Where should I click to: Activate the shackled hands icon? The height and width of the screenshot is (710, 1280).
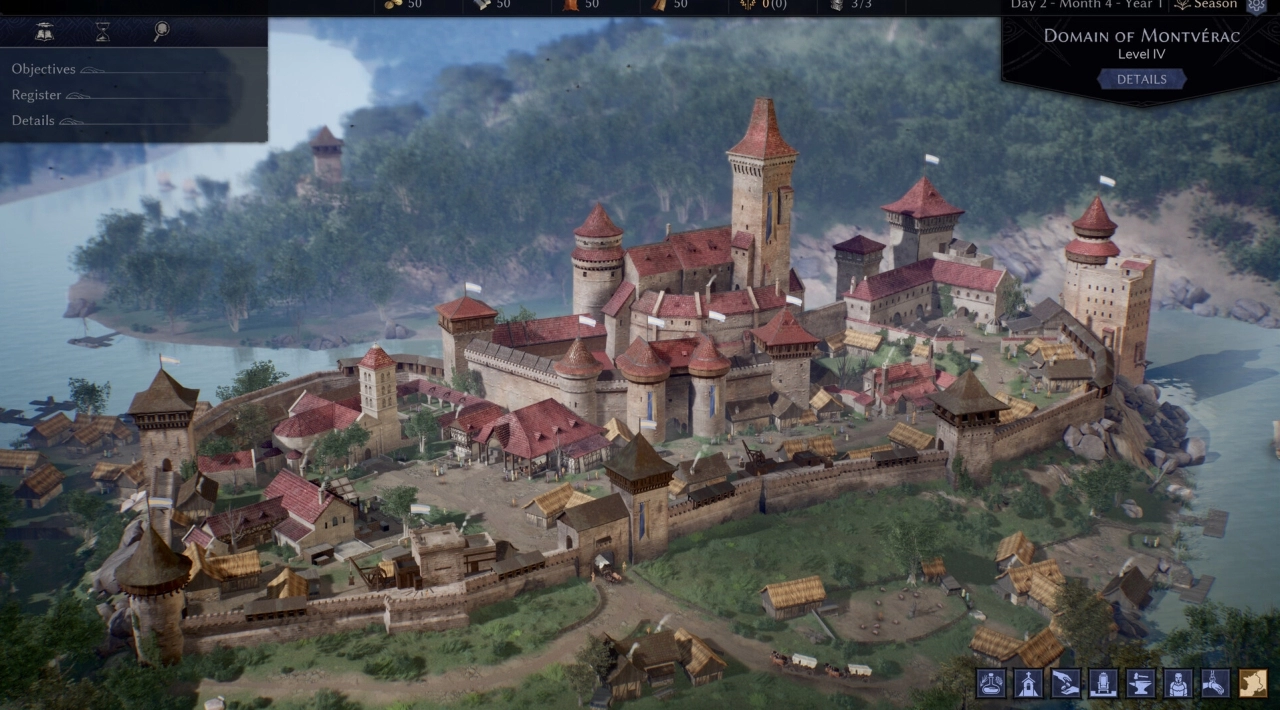[x=1215, y=683]
